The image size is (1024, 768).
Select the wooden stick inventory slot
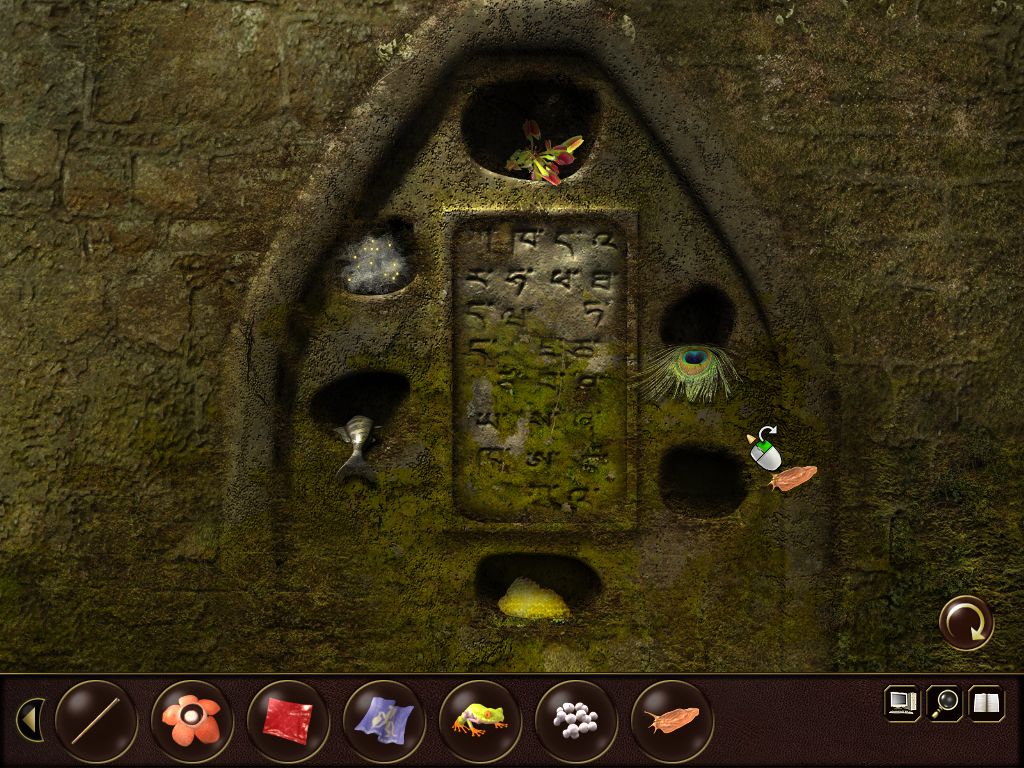(96, 720)
